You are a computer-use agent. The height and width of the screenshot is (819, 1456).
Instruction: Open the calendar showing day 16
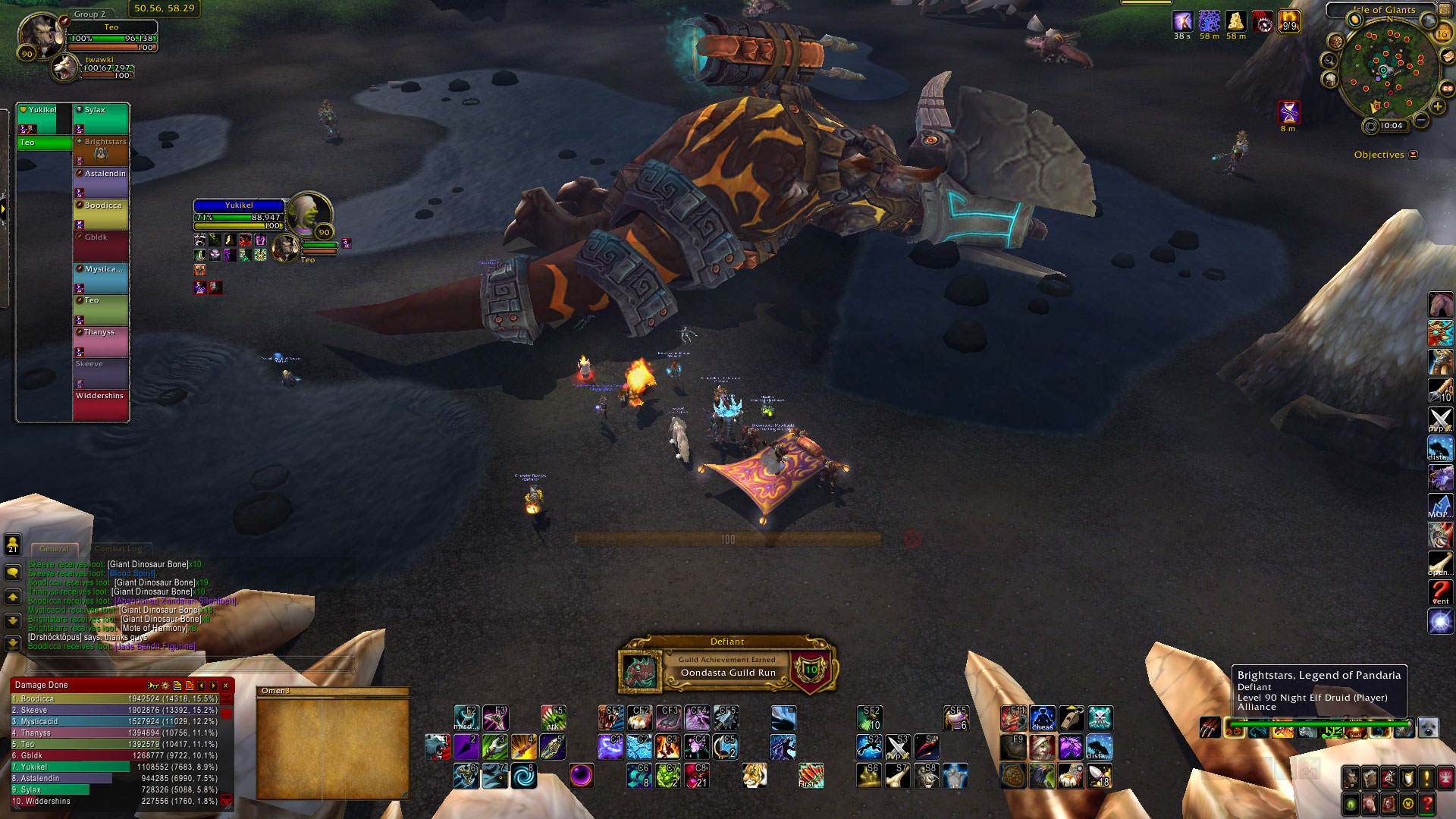pos(1442,33)
